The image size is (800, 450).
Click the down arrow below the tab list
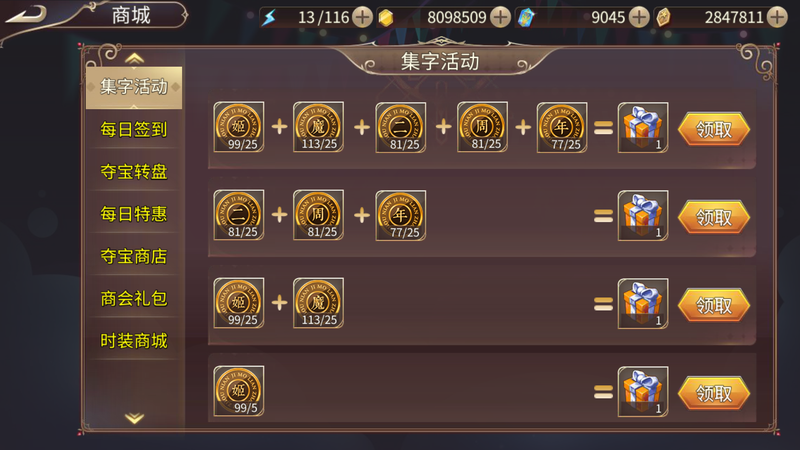134,418
